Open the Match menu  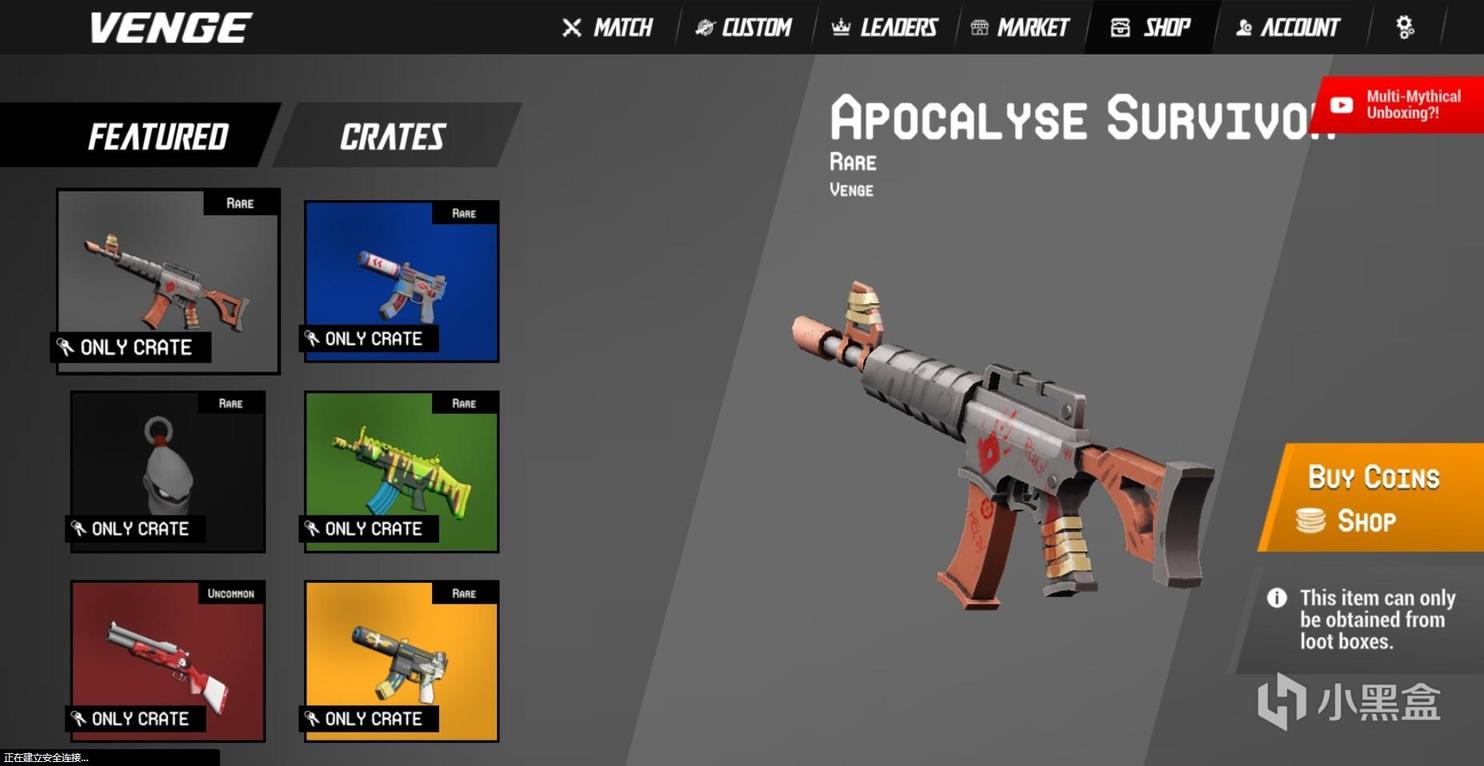(x=608, y=28)
